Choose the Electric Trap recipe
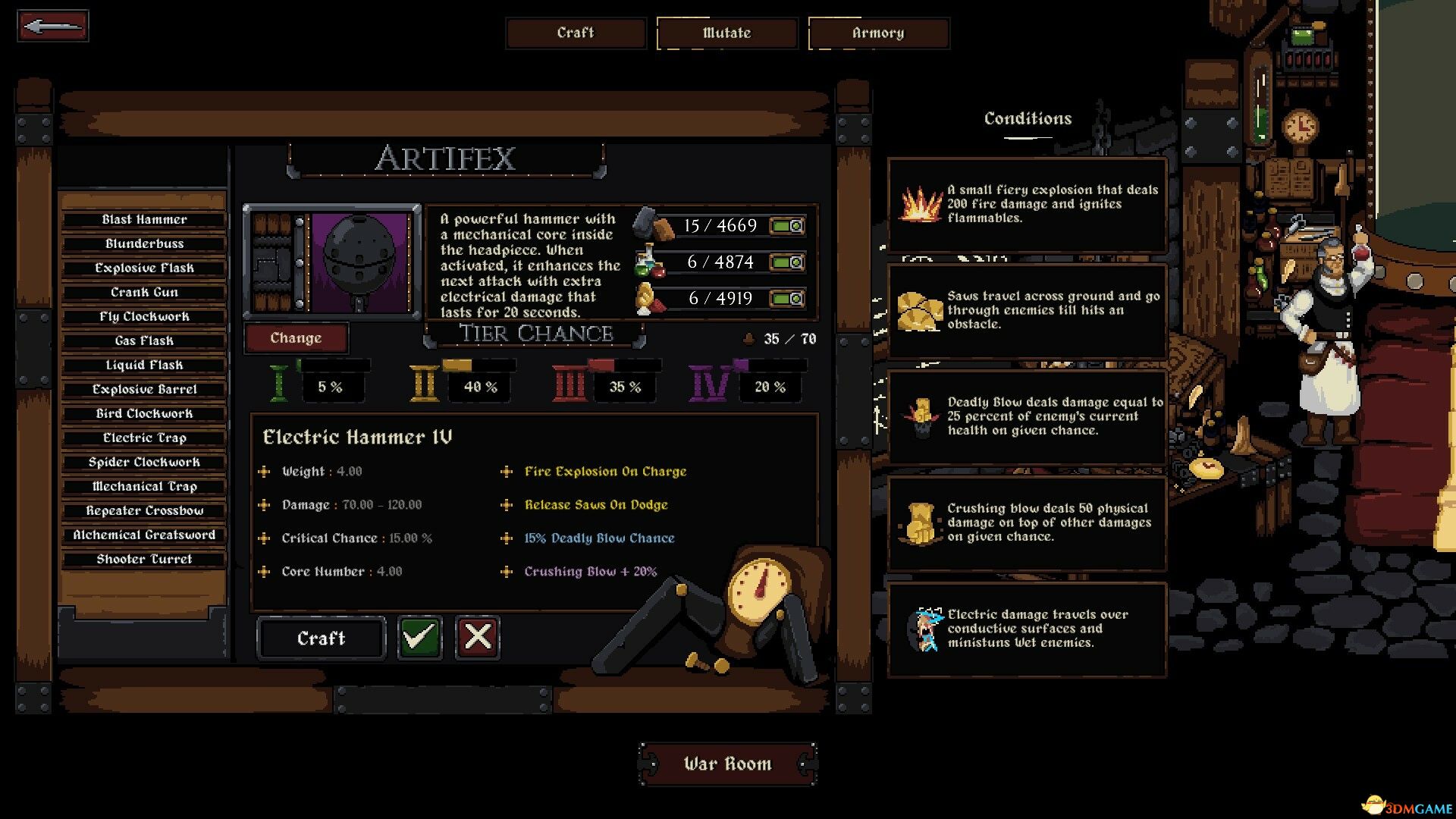Viewport: 1456px width, 819px height. tap(144, 438)
